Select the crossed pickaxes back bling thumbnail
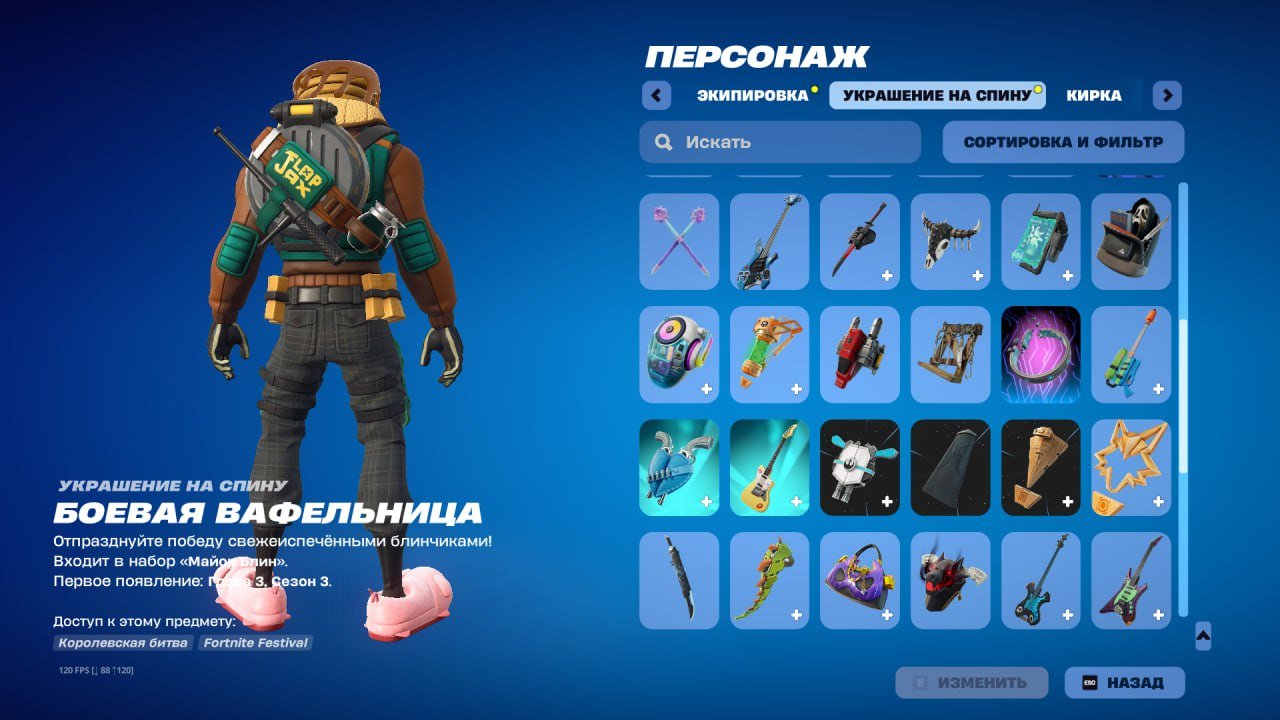Viewport: 1280px width, 720px height. click(x=679, y=242)
